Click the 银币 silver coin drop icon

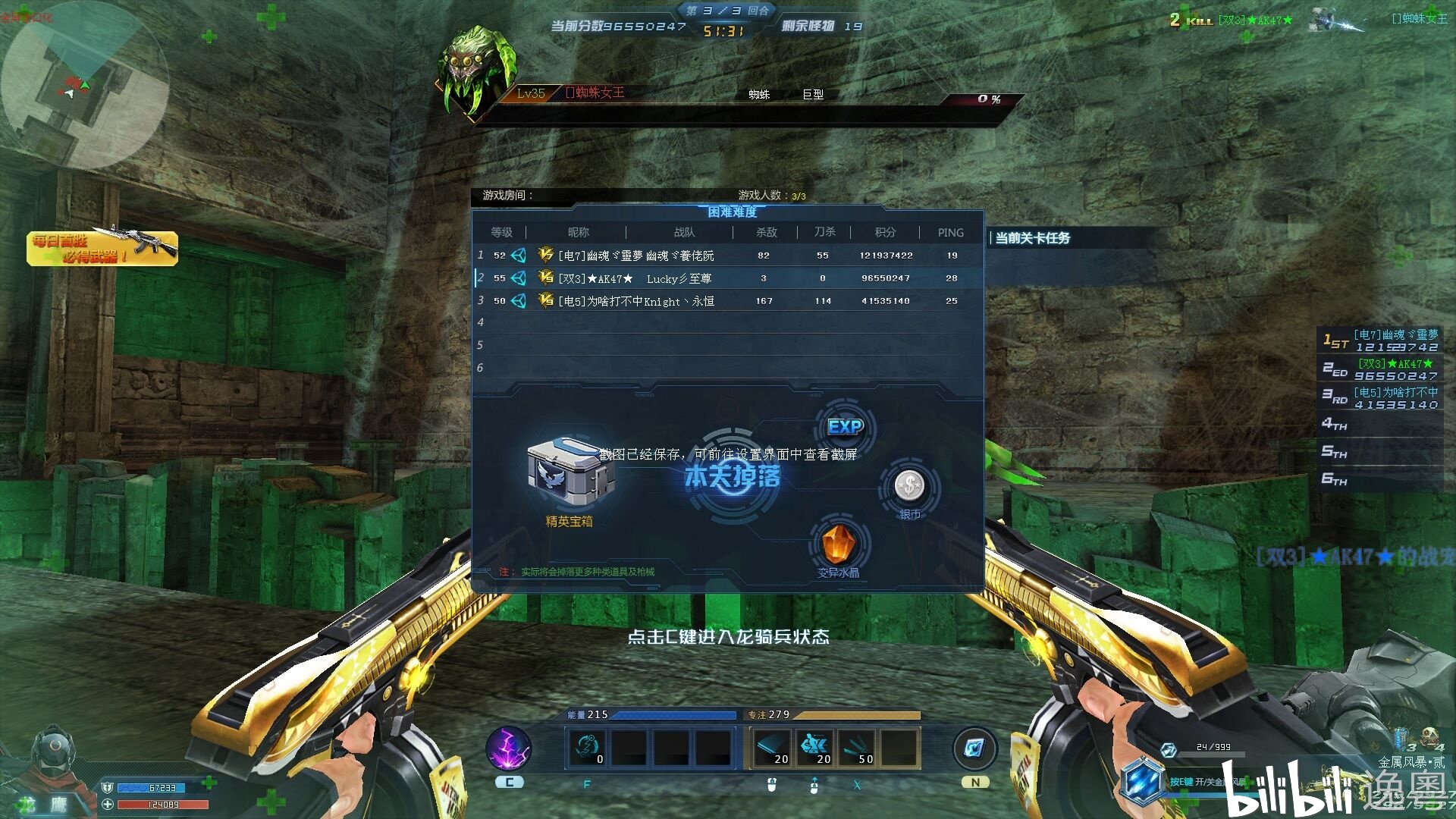tap(908, 486)
